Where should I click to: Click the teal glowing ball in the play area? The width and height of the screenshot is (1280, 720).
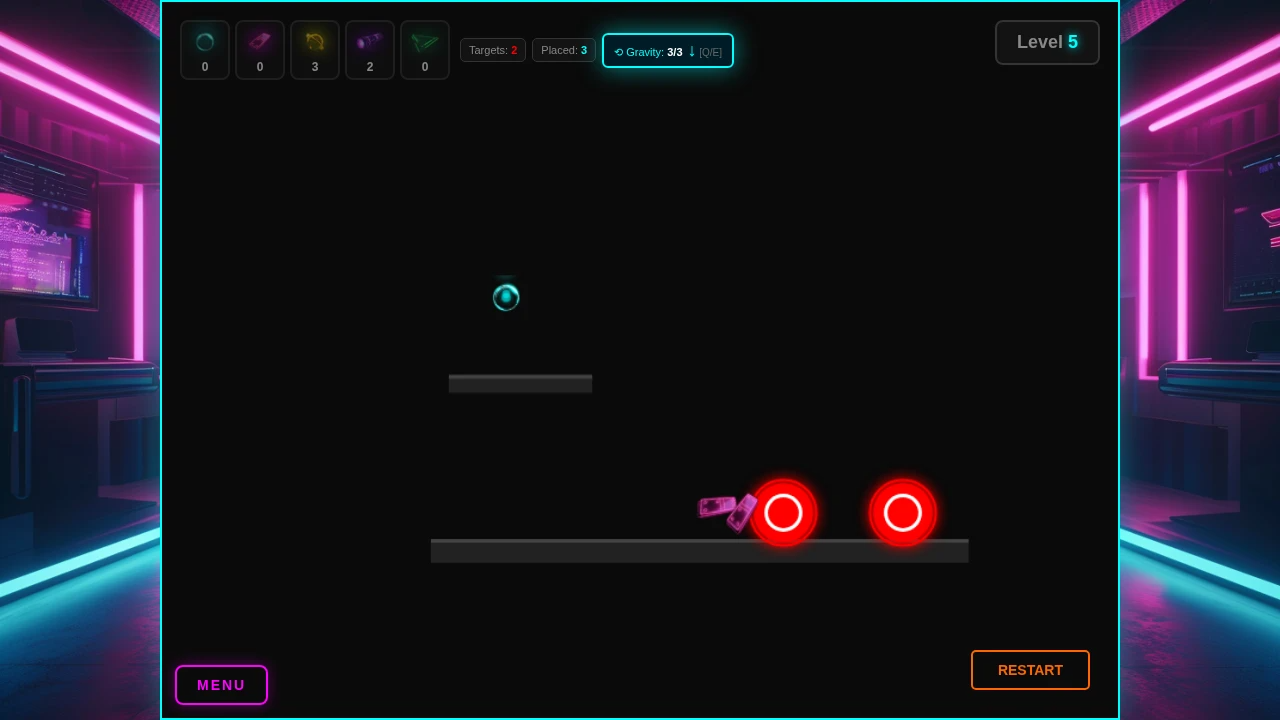coord(506,297)
